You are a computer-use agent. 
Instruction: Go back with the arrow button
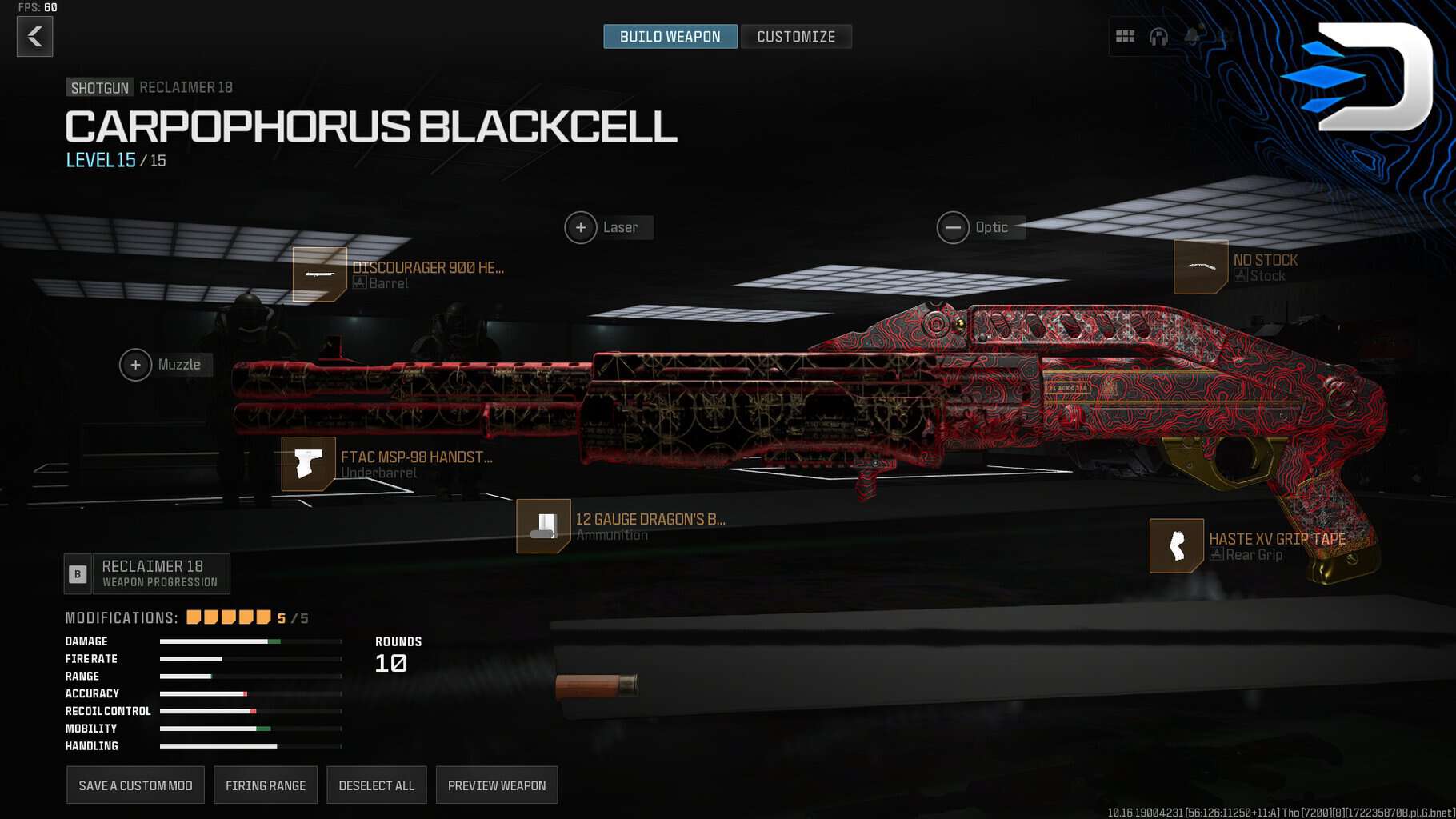tap(34, 37)
